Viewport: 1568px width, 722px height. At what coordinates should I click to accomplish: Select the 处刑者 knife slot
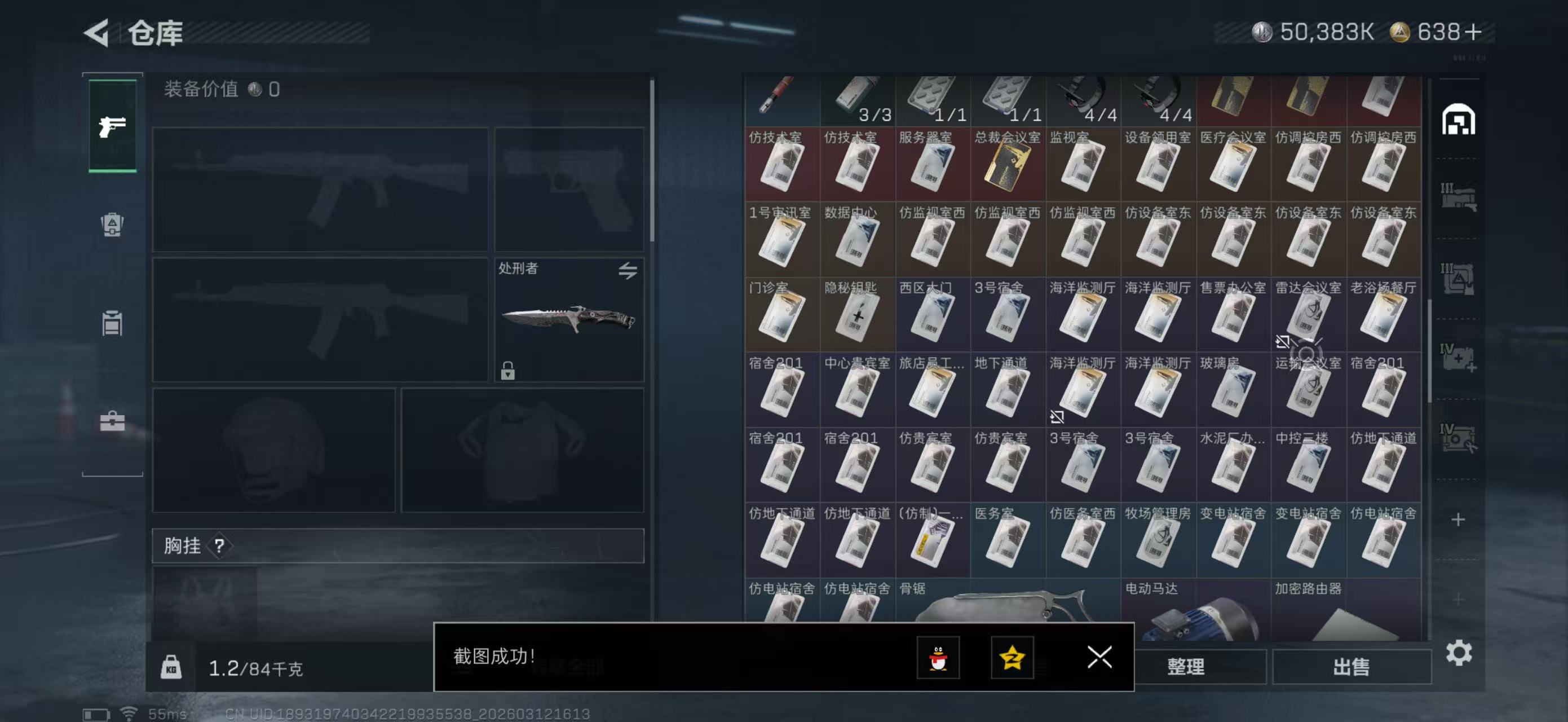[568, 320]
